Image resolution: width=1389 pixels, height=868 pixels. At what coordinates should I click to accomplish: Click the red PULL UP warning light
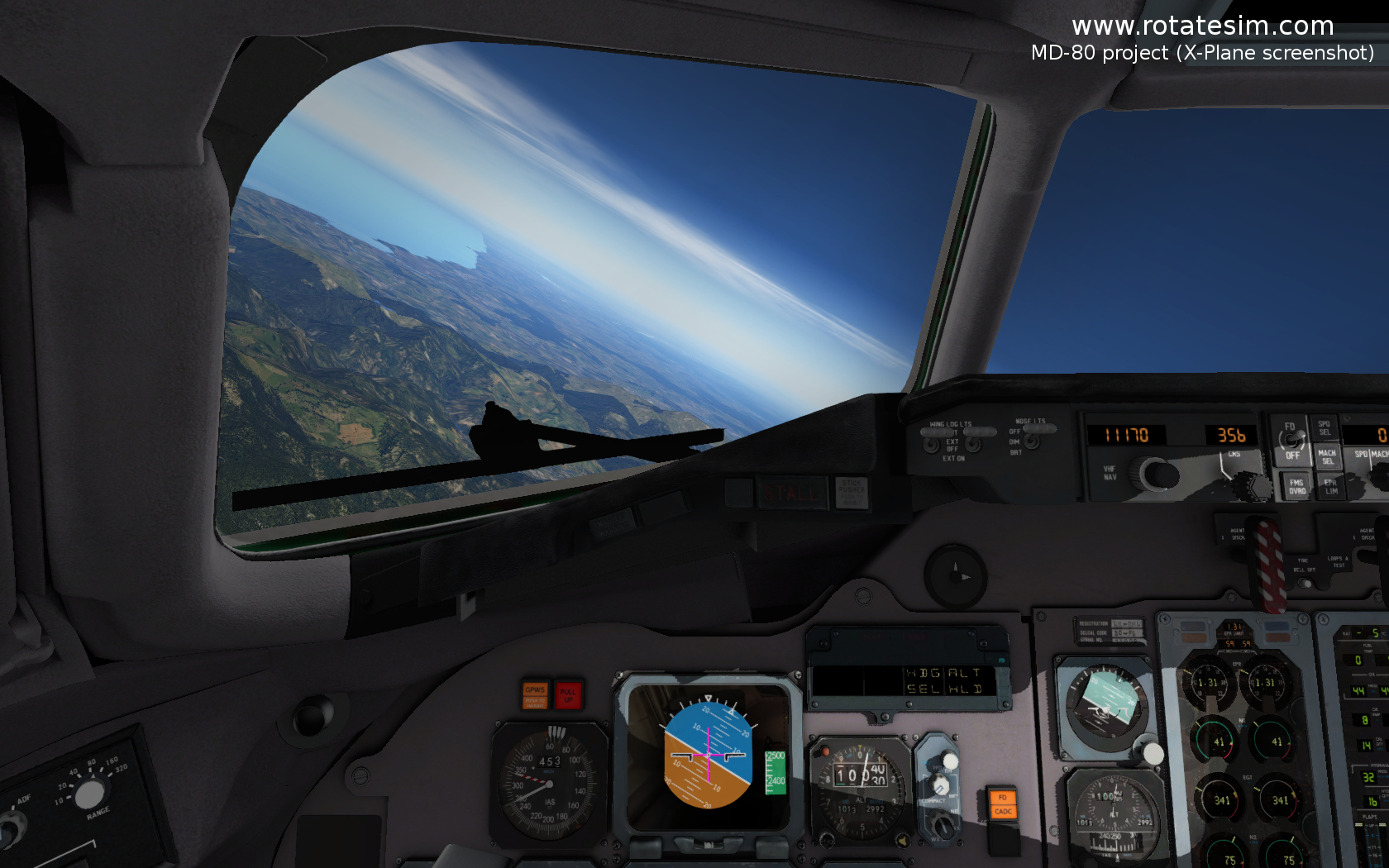click(x=568, y=694)
